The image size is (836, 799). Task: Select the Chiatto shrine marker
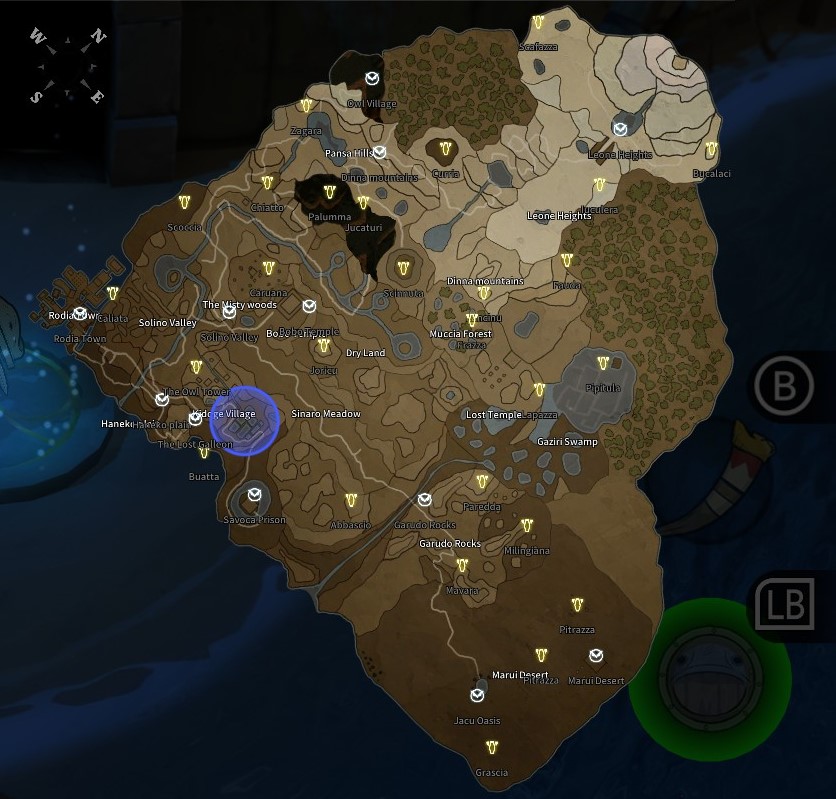267,182
